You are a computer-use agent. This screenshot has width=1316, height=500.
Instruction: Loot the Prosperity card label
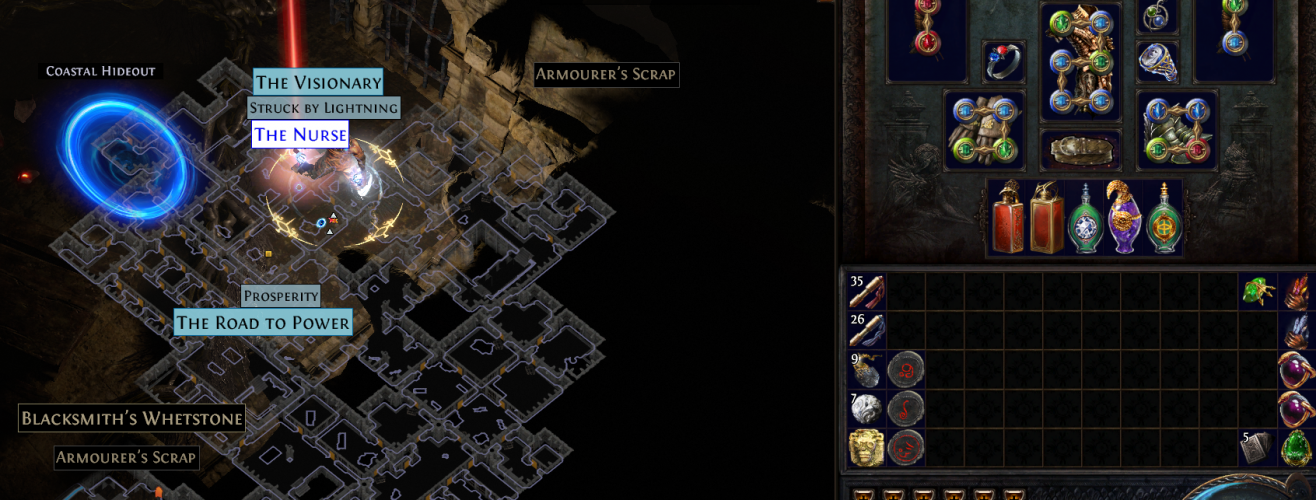click(281, 297)
